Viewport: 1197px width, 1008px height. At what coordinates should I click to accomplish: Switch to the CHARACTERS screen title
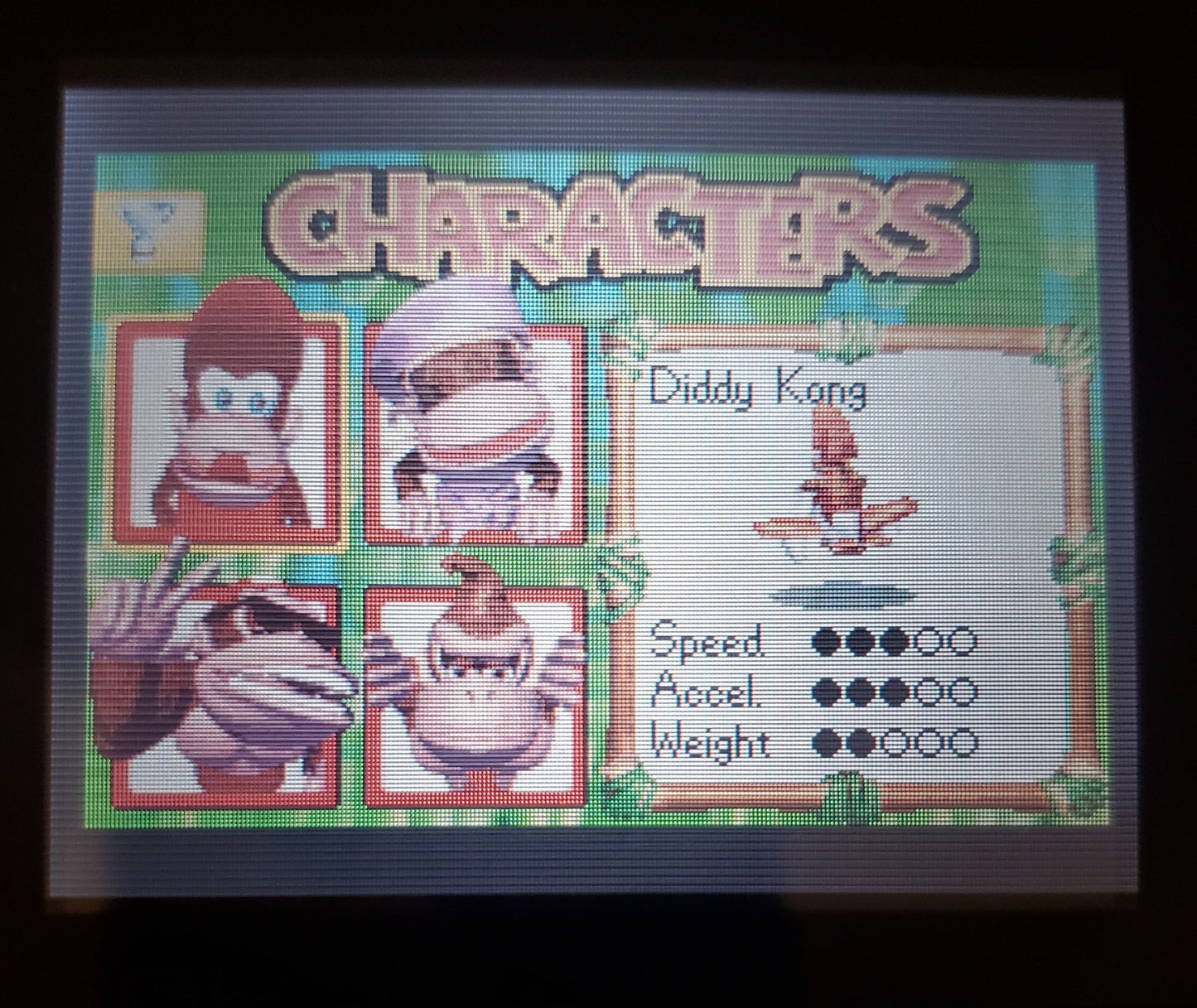(617, 224)
